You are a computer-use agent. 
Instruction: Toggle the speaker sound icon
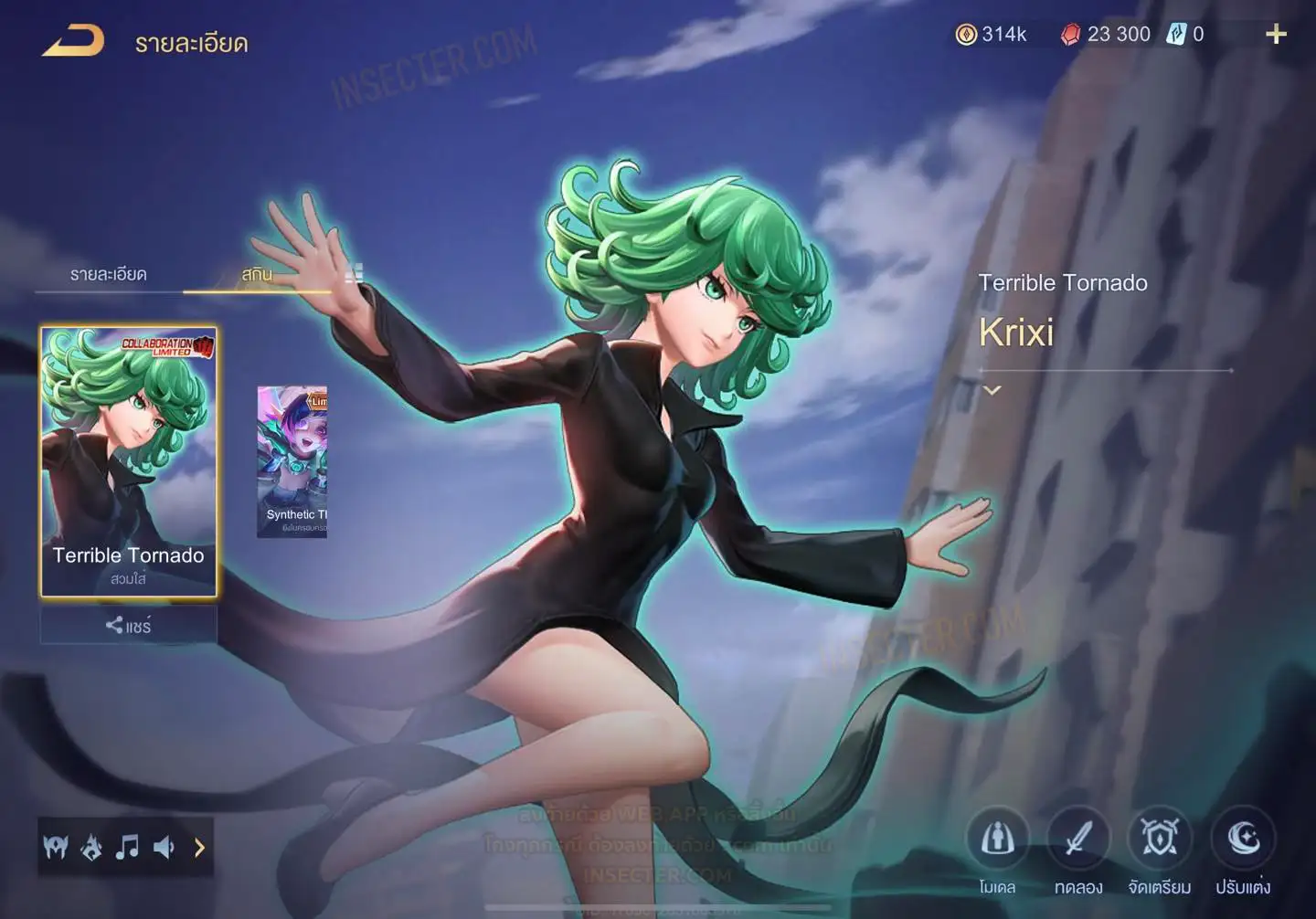pos(164,848)
